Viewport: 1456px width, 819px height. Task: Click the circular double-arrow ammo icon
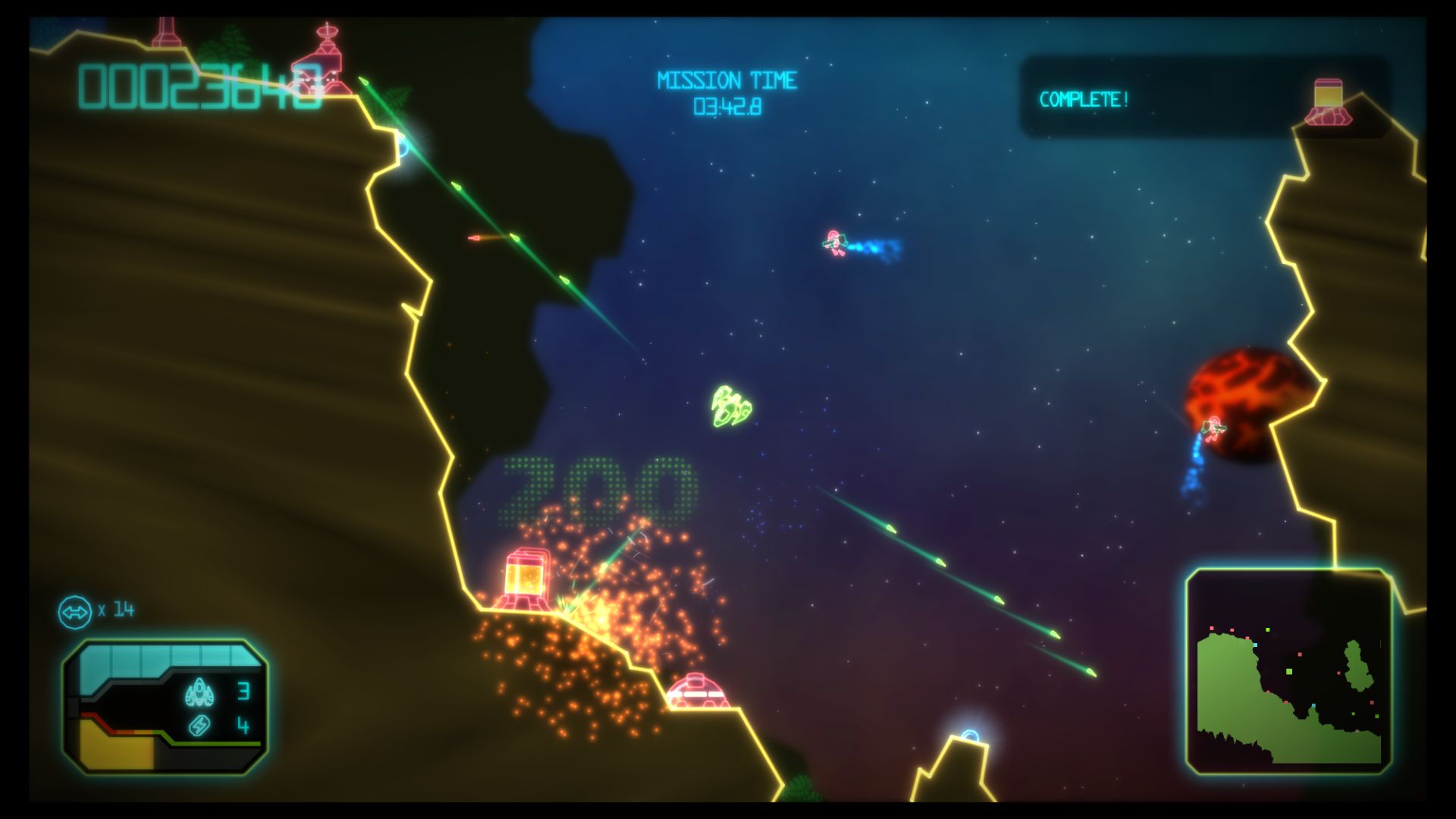[75, 612]
